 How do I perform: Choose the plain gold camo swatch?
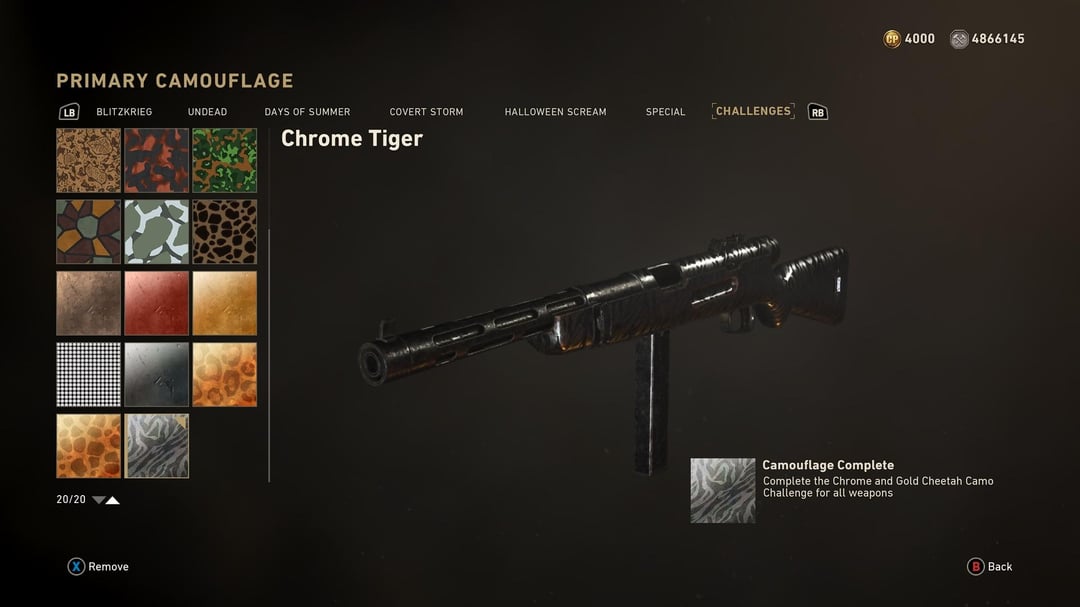(x=225, y=303)
